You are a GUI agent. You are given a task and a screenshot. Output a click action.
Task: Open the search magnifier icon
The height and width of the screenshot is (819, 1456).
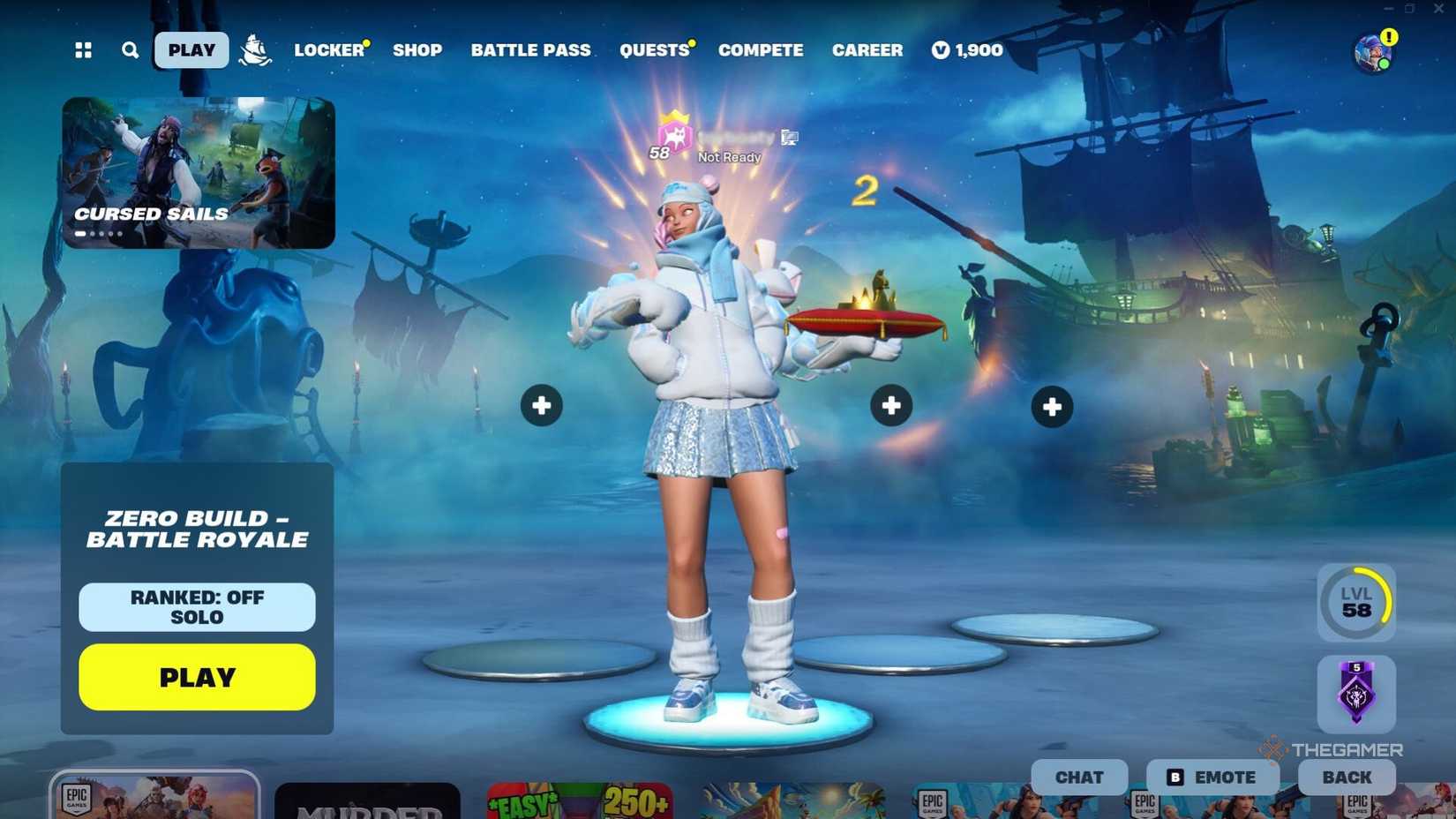pos(130,50)
